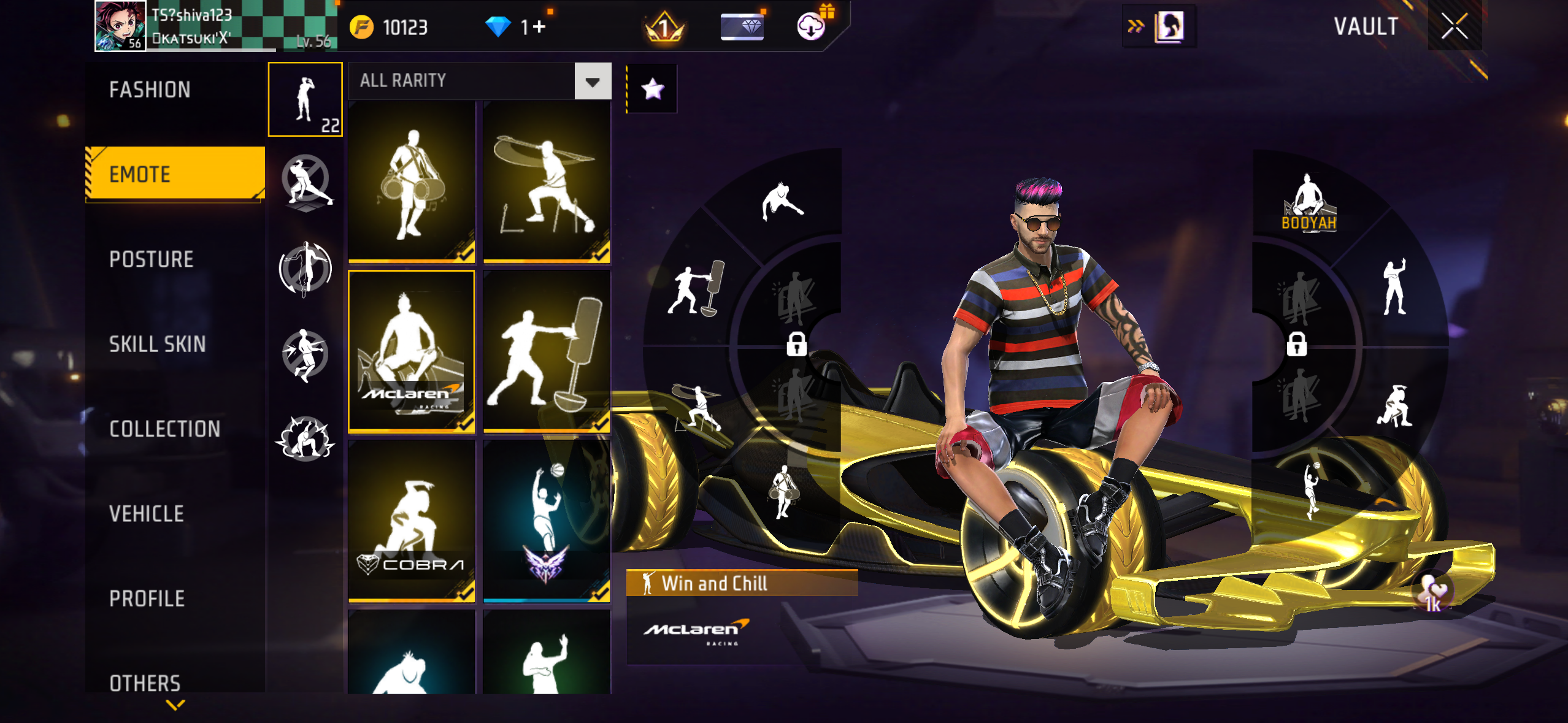
Task: Close the Vault screen
Action: (1454, 26)
